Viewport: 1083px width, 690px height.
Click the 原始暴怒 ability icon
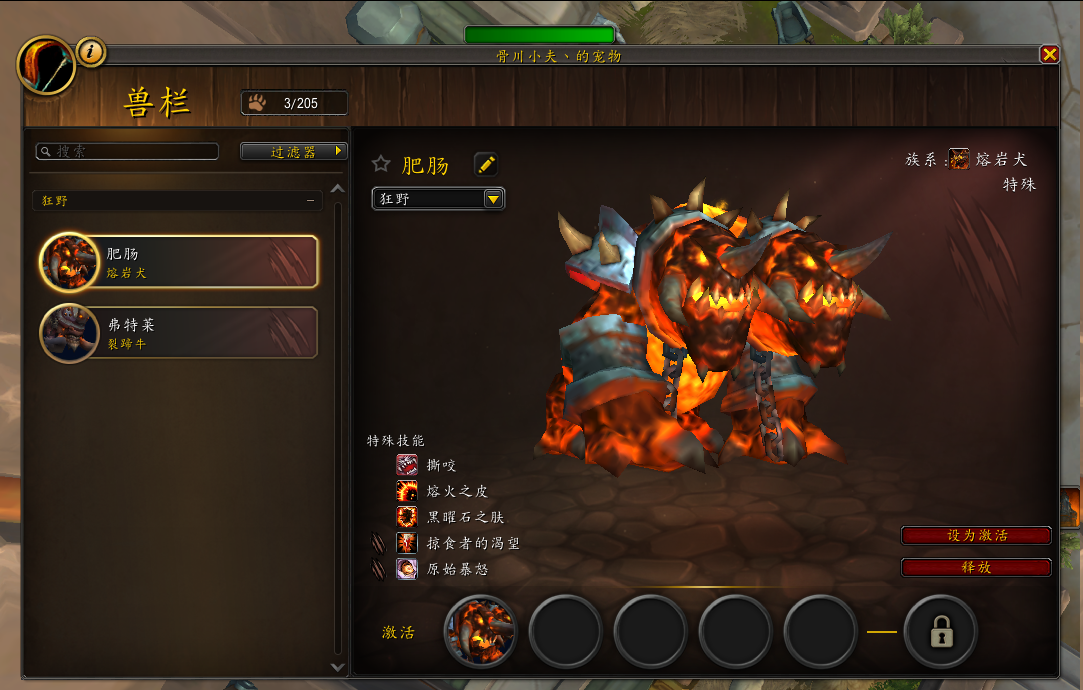point(407,569)
